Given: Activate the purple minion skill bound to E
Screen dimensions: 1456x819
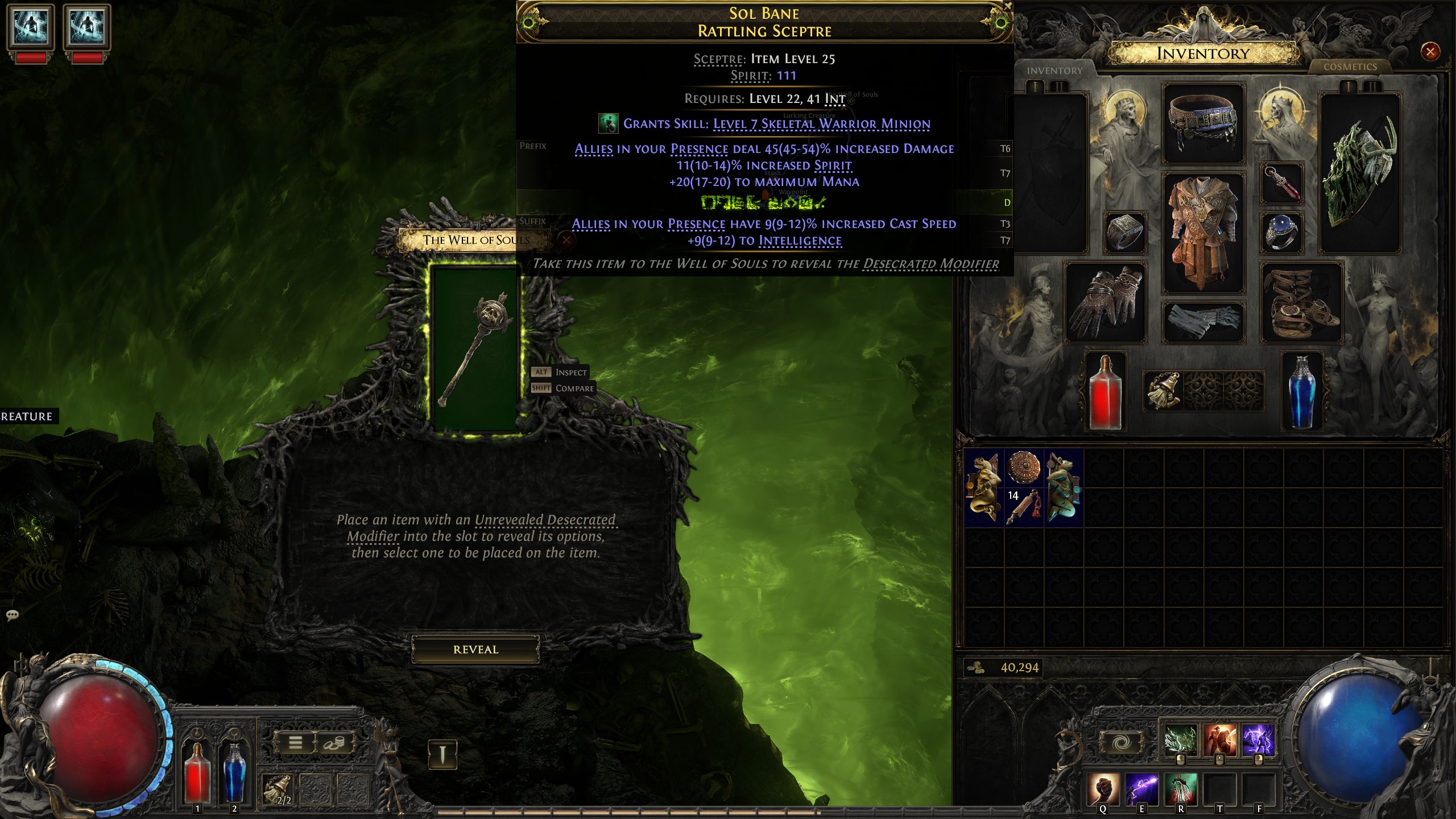Looking at the screenshot, I should 1141,789.
